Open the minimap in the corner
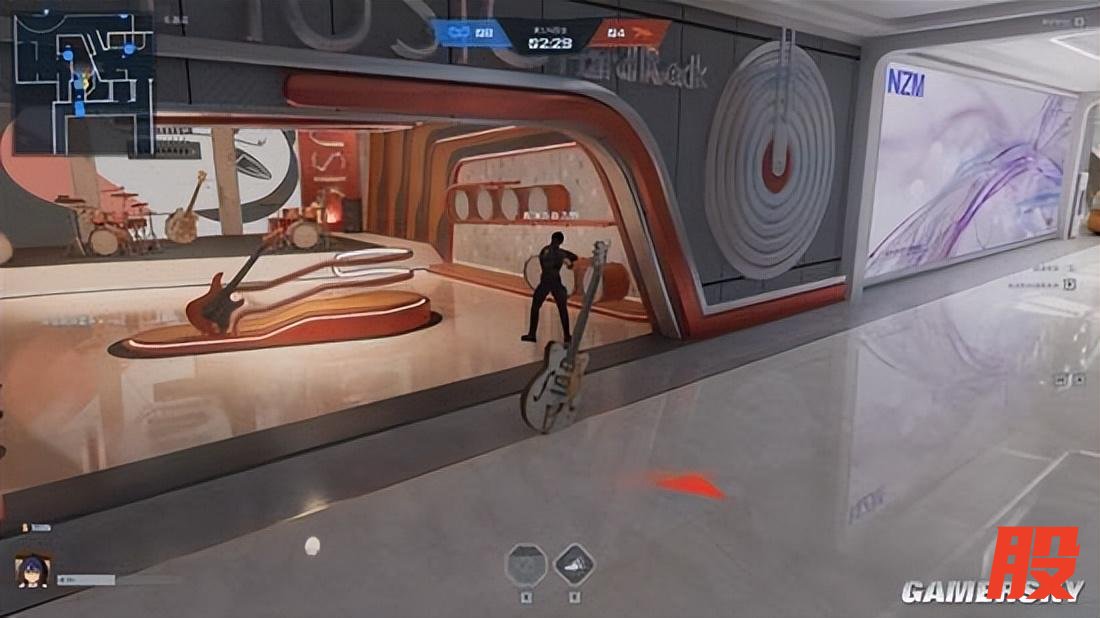Image resolution: width=1100 pixels, height=618 pixels. tap(83, 82)
